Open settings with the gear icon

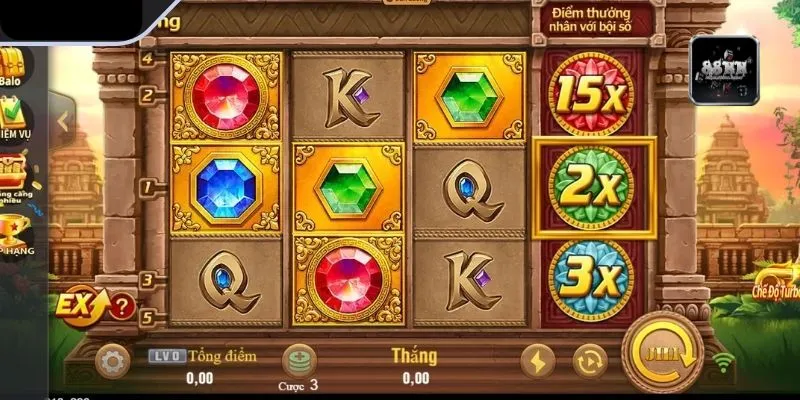tap(114, 358)
